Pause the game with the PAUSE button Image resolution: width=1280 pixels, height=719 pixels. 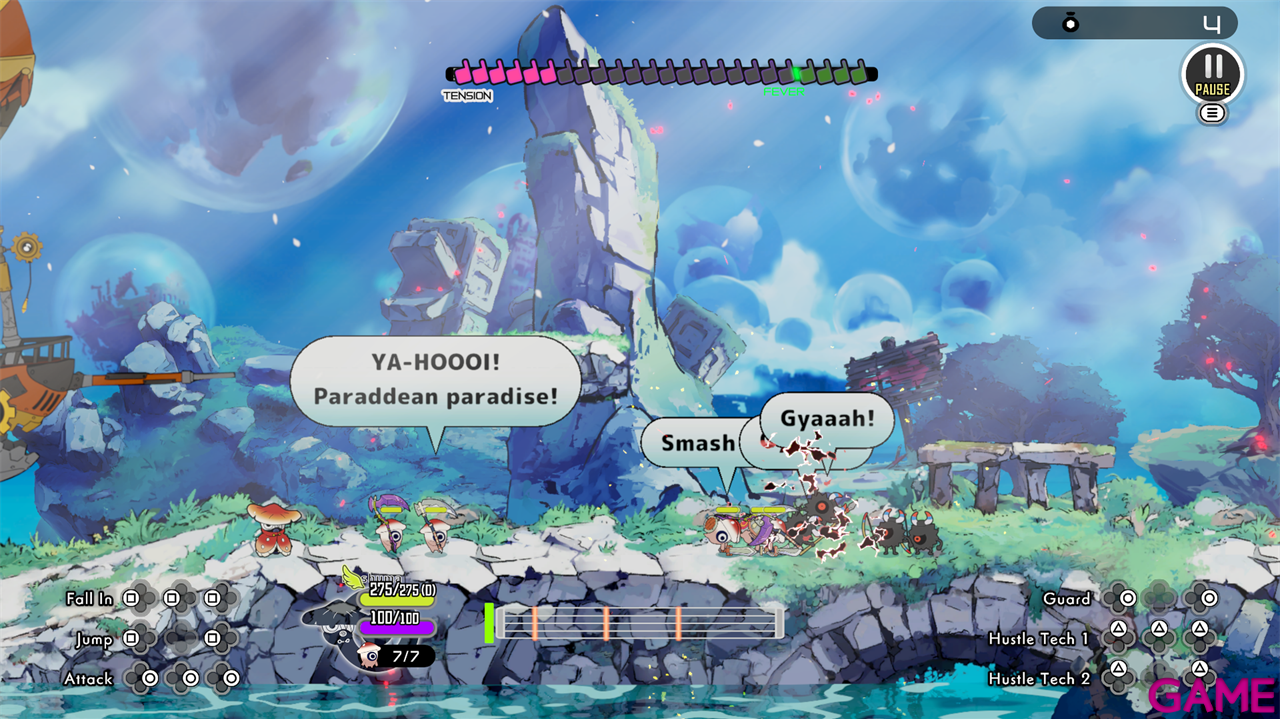point(1212,74)
